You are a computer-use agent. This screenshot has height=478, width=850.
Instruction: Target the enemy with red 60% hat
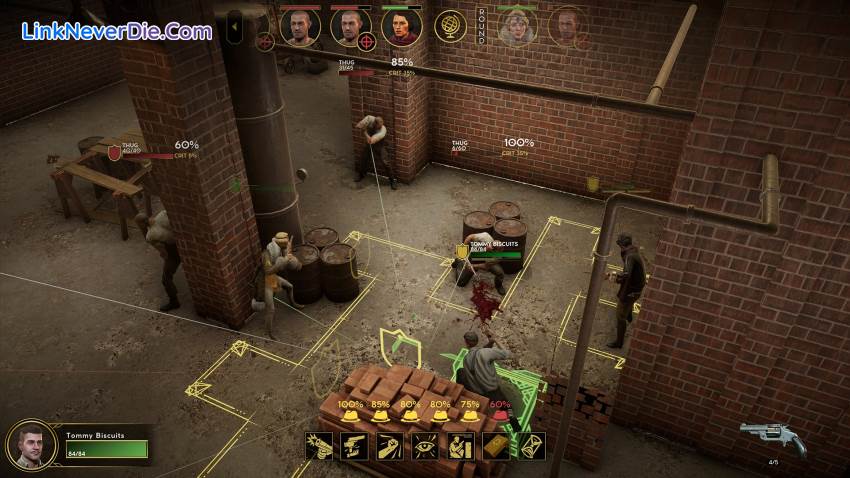click(499, 412)
